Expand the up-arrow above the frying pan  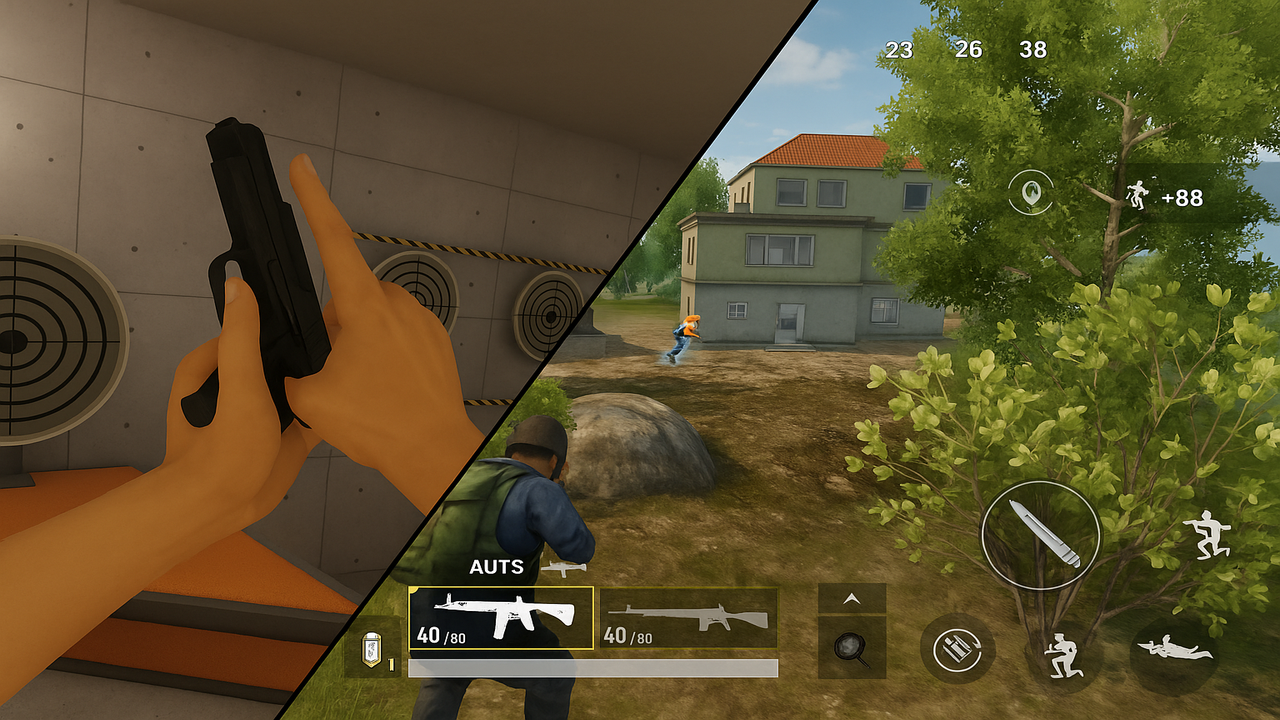pos(852,598)
